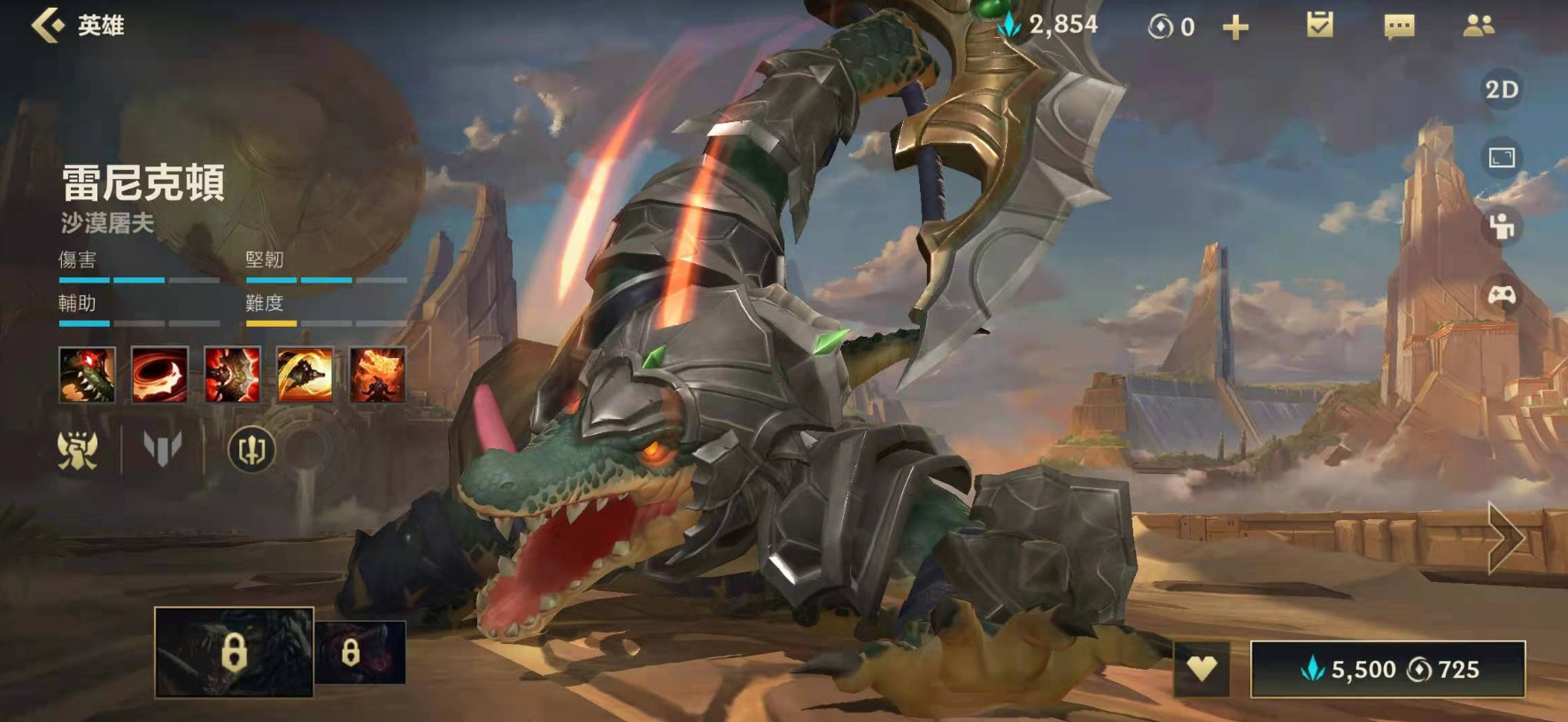
Task: Open the missions checklist icon
Action: (x=1319, y=25)
